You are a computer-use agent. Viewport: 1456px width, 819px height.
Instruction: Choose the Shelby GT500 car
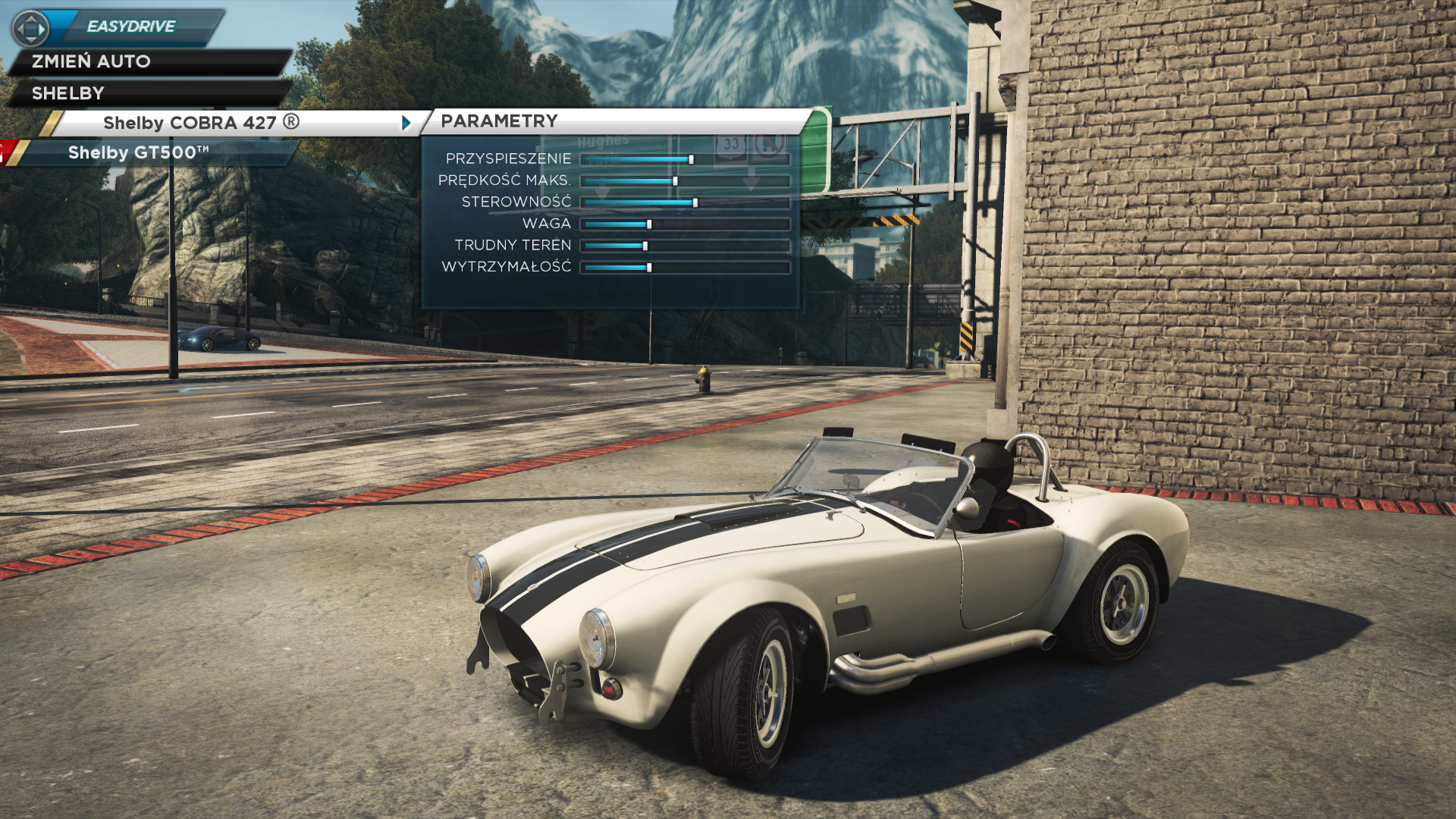[139, 152]
